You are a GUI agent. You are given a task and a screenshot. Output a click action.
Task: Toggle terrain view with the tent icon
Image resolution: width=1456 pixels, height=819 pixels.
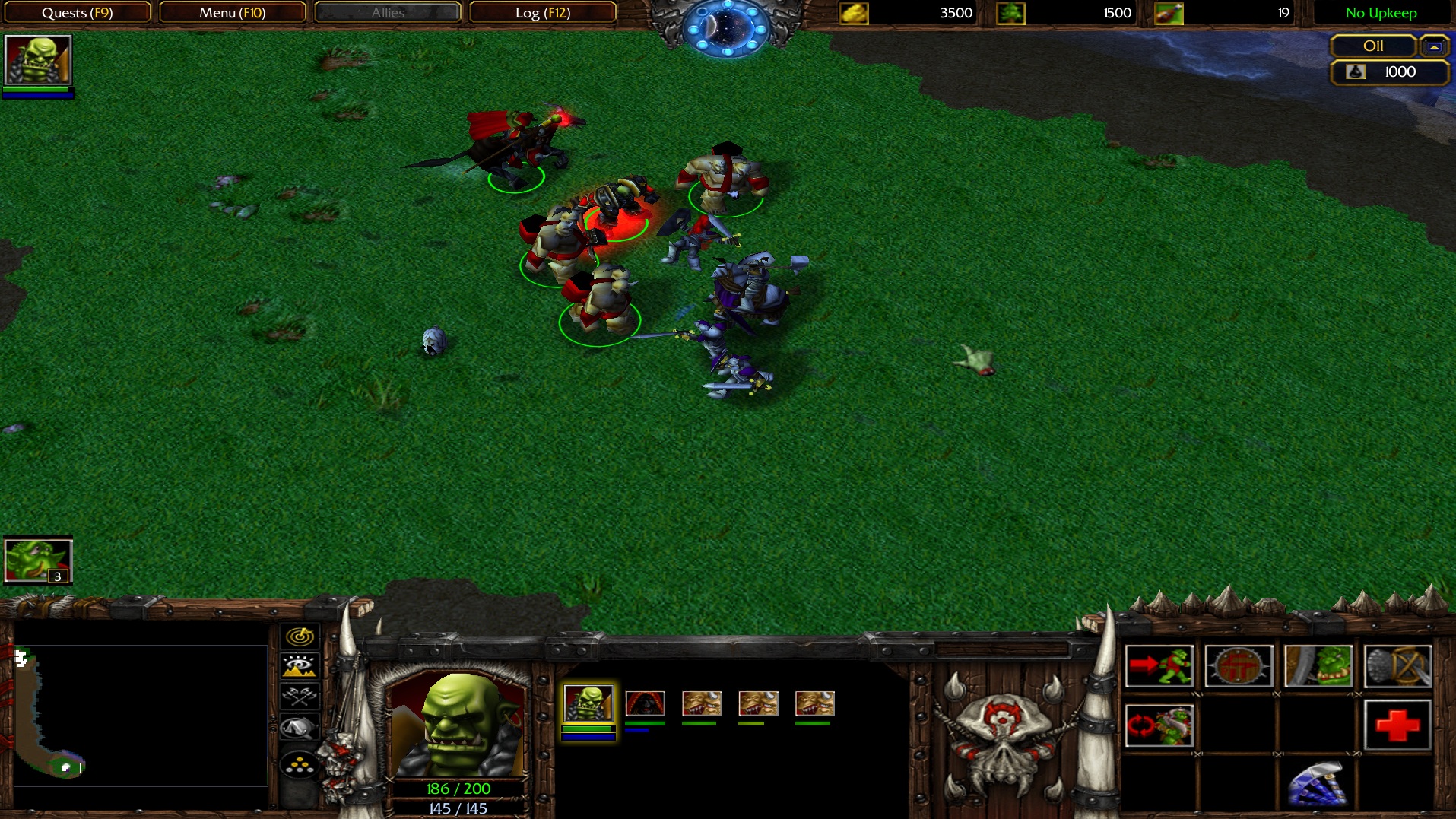(299, 726)
